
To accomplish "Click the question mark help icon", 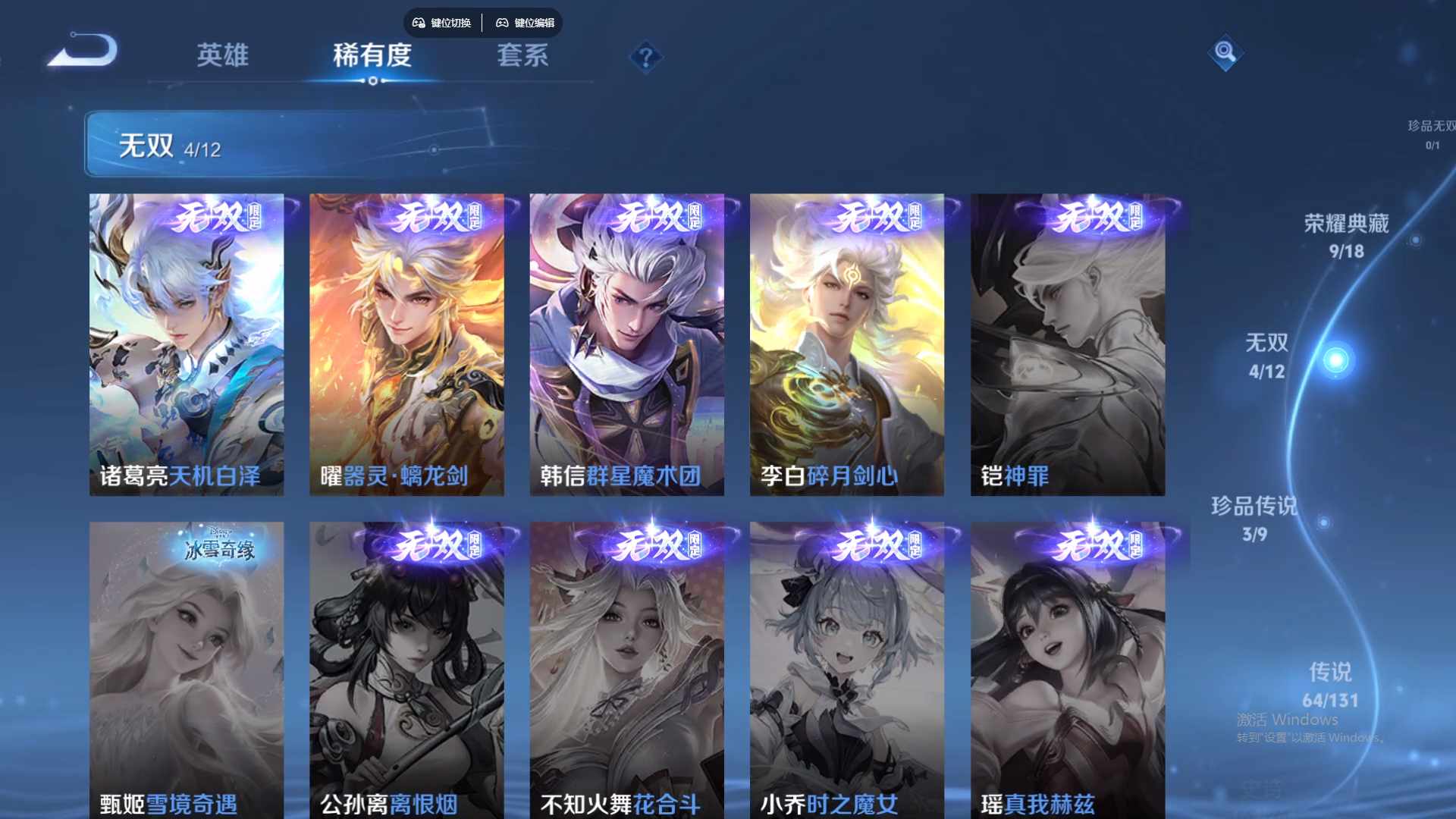I will point(645,58).
